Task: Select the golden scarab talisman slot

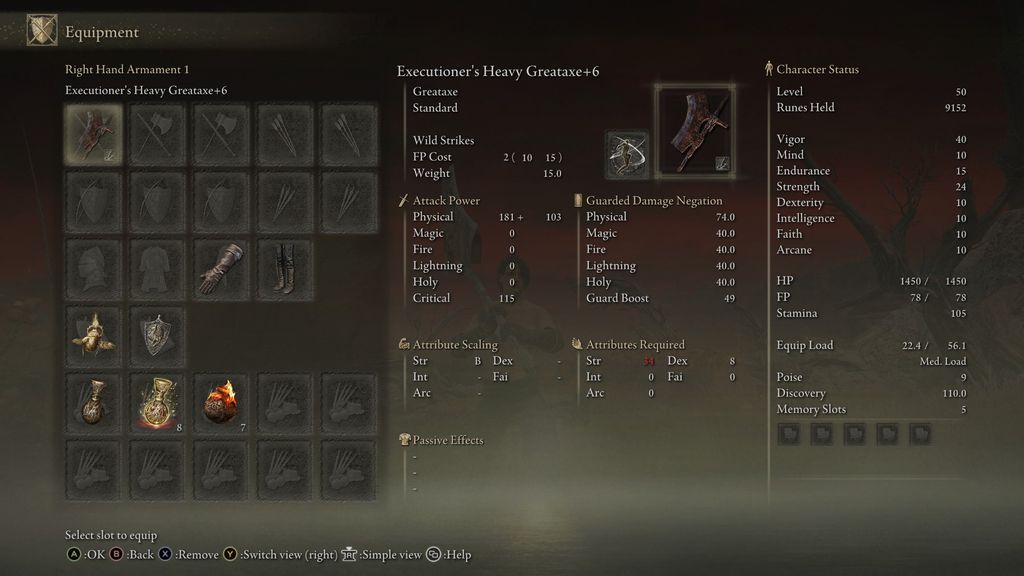Action: tap(95, 337)
